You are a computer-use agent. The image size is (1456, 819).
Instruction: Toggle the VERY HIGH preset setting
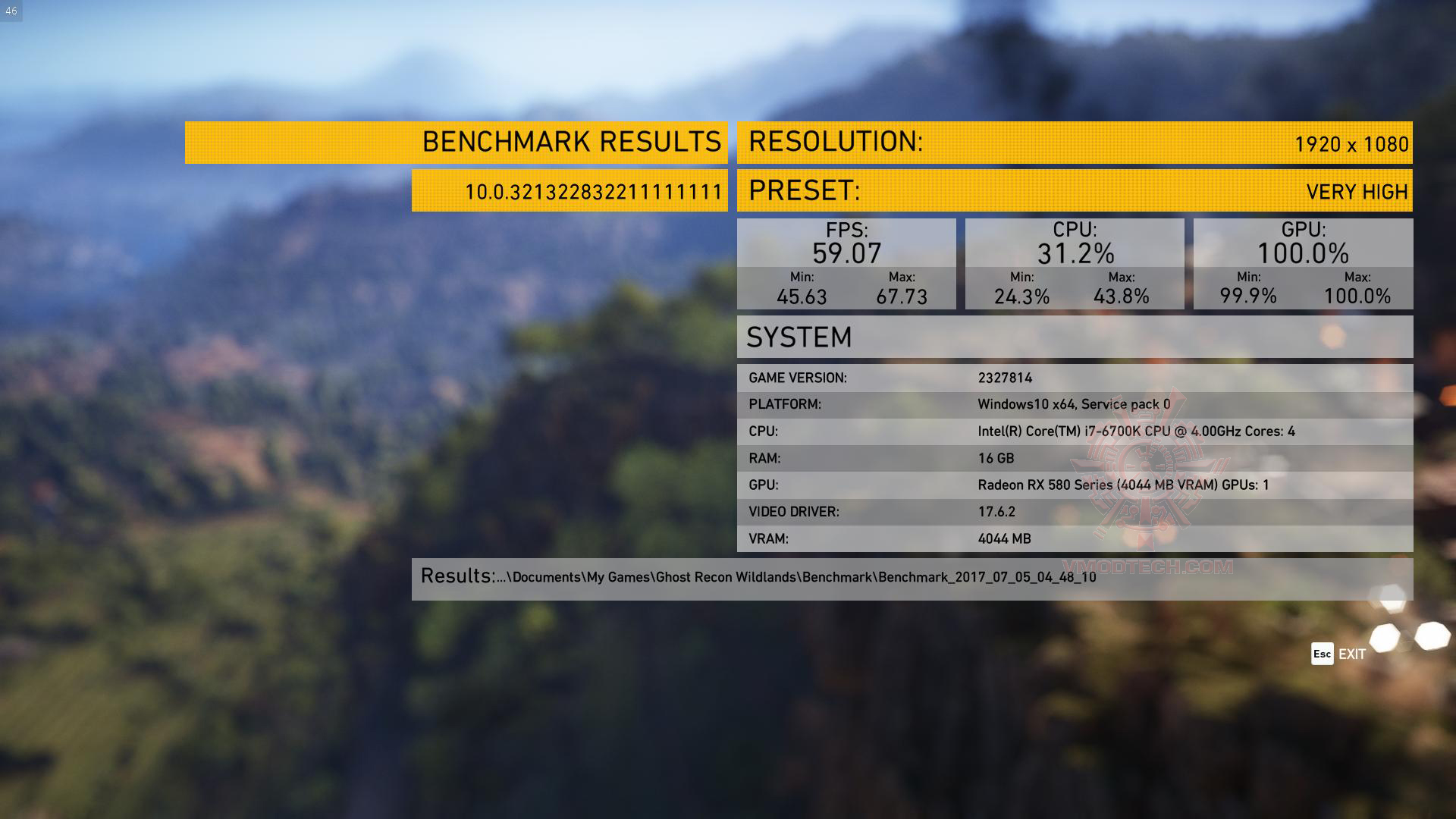point(1357,191)
